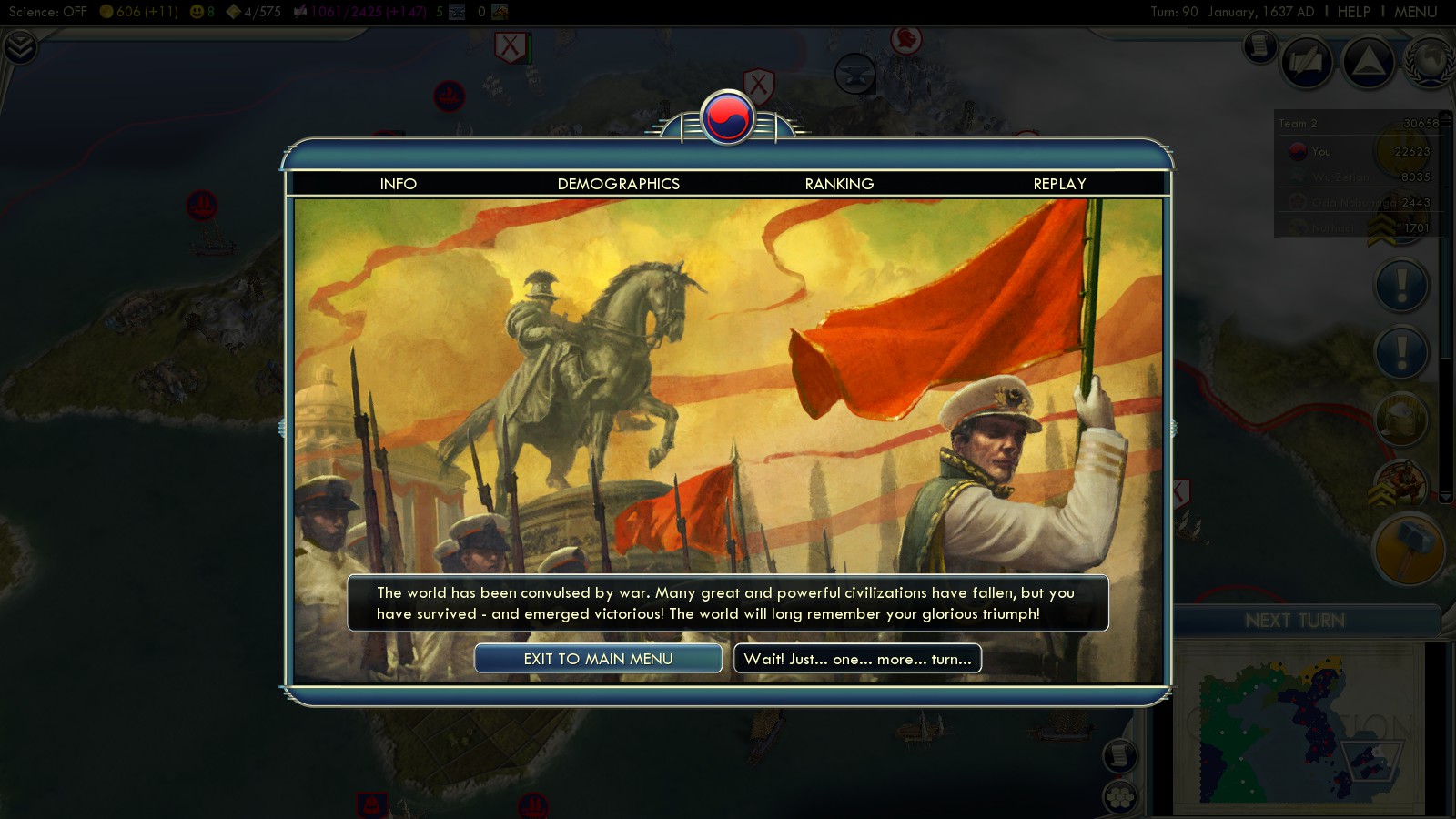The image size is (1456, 819).
Task: Select the hammer production icon
Action: coord(1408,548)
